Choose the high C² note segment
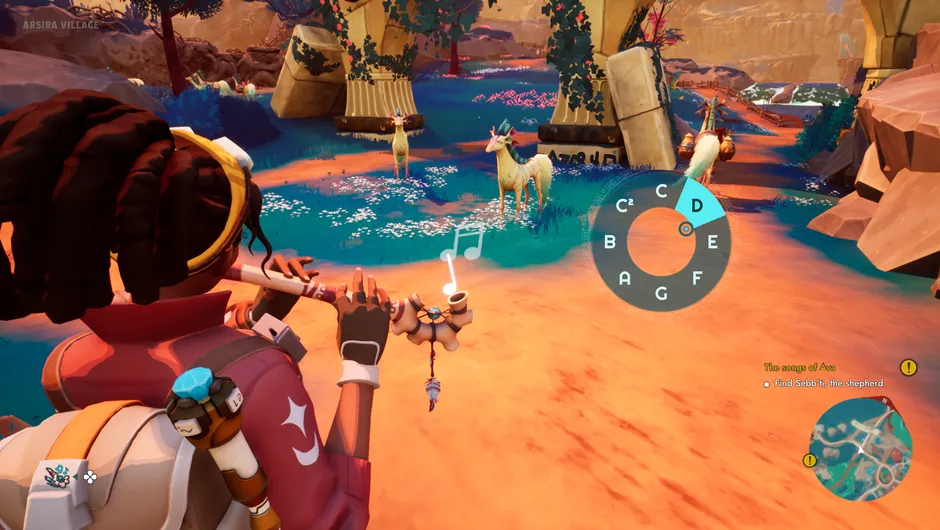The image size is (940, 530). 626,206
